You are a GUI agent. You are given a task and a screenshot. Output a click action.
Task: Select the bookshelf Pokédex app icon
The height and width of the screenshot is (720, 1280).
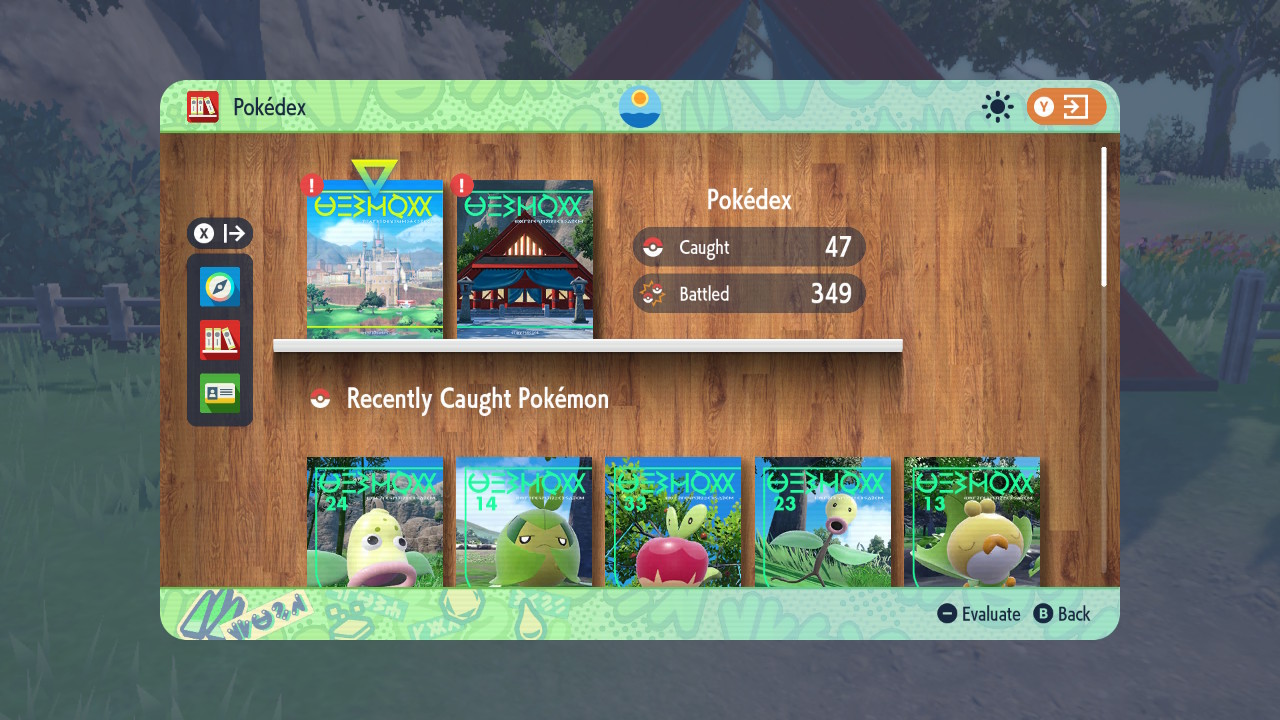tap(220, 340)
